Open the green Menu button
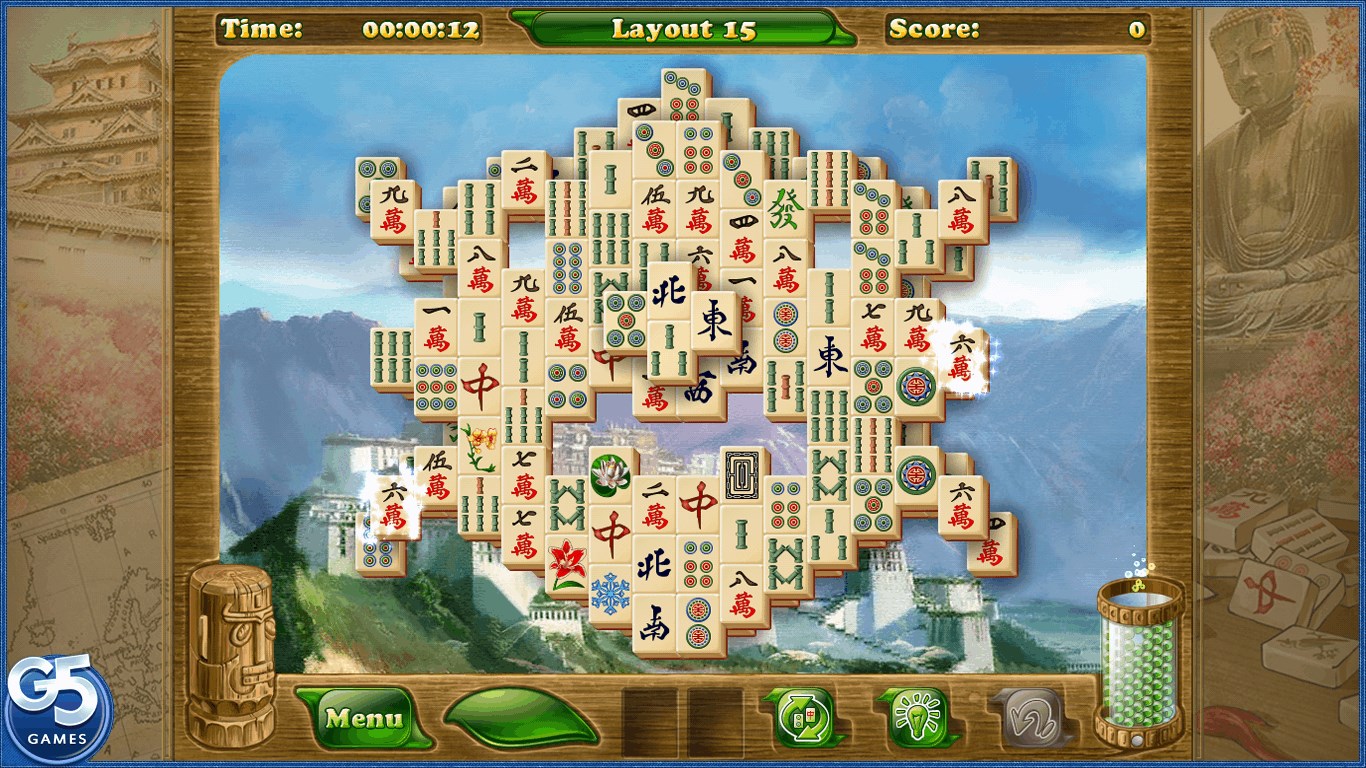The height and width of the screenshot is (768, 1366). [x=365, y=717]
